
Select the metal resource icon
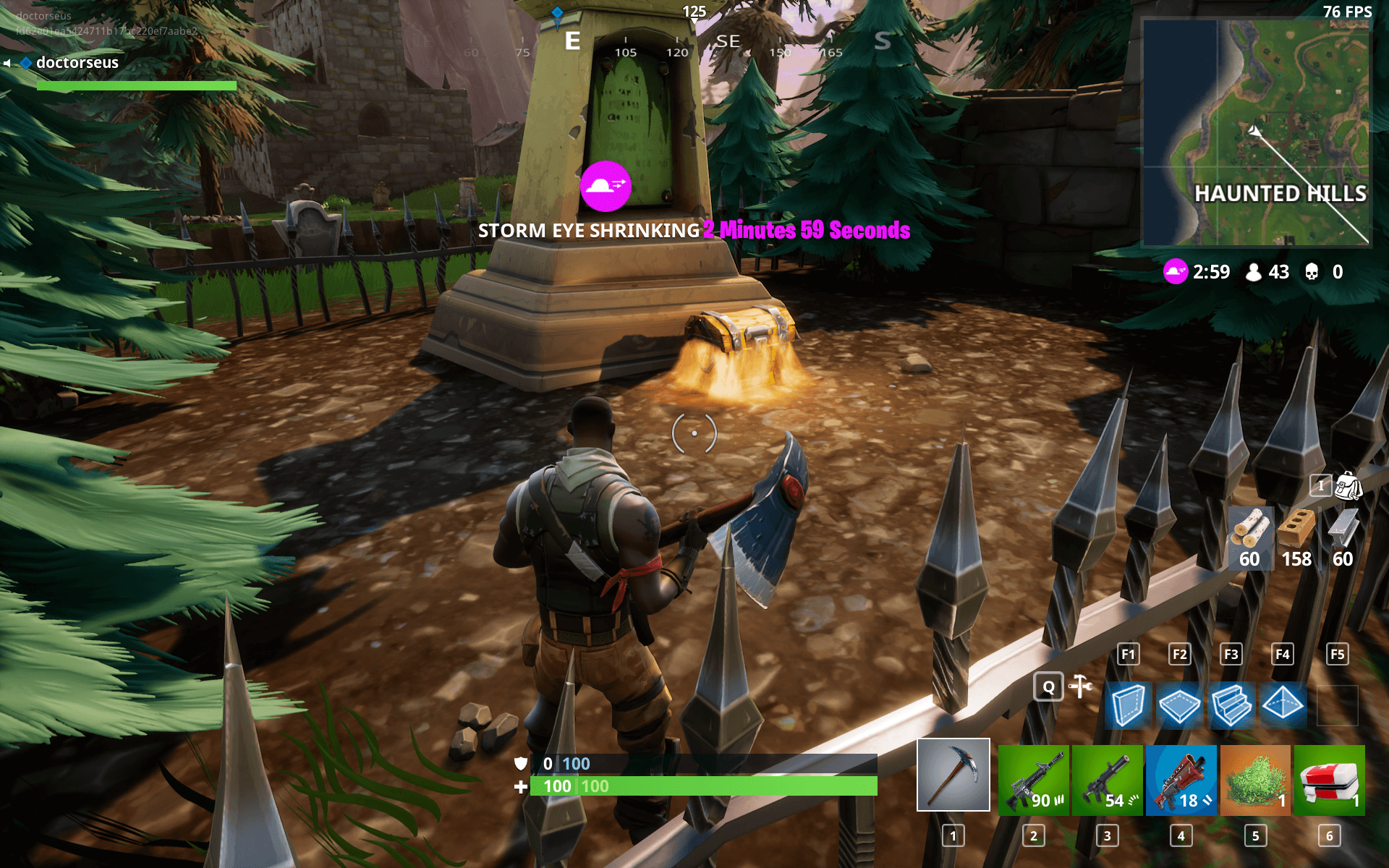pyautogui.click(x=1343, y=529)
